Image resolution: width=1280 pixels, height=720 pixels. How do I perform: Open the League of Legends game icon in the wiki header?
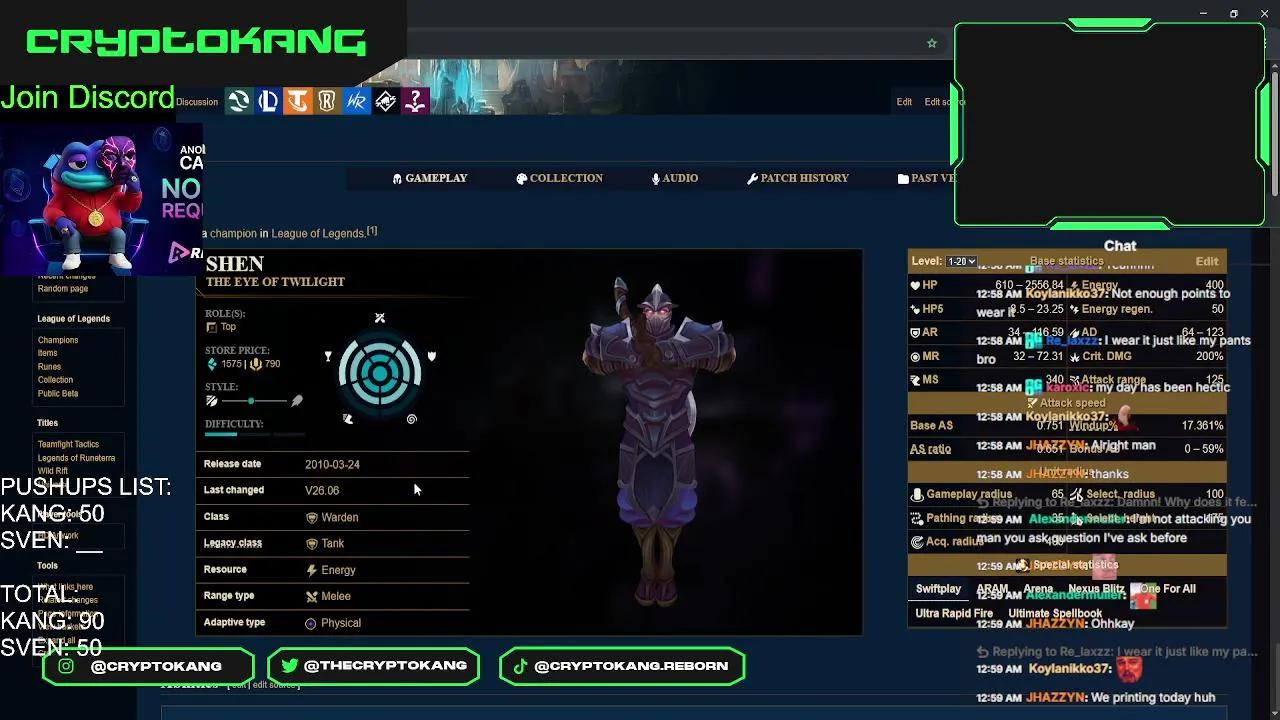268,100
